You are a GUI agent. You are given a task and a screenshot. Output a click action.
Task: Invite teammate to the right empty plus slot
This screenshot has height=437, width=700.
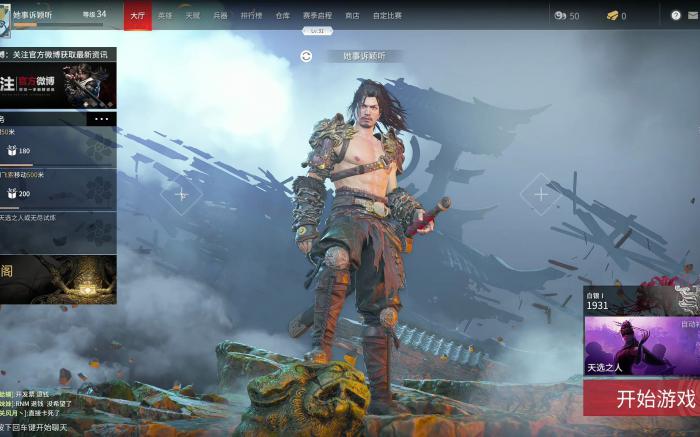pos(541,194)
